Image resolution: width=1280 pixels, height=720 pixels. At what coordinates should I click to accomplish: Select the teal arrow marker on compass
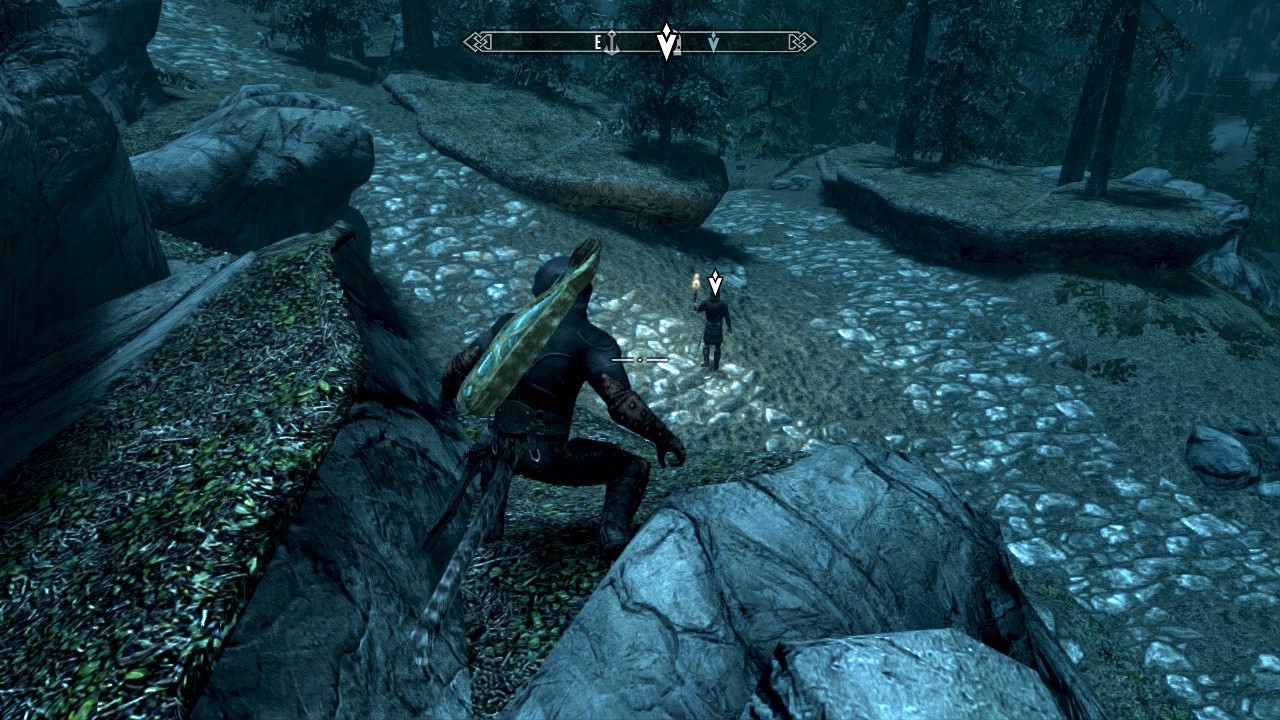click(713, 42)
